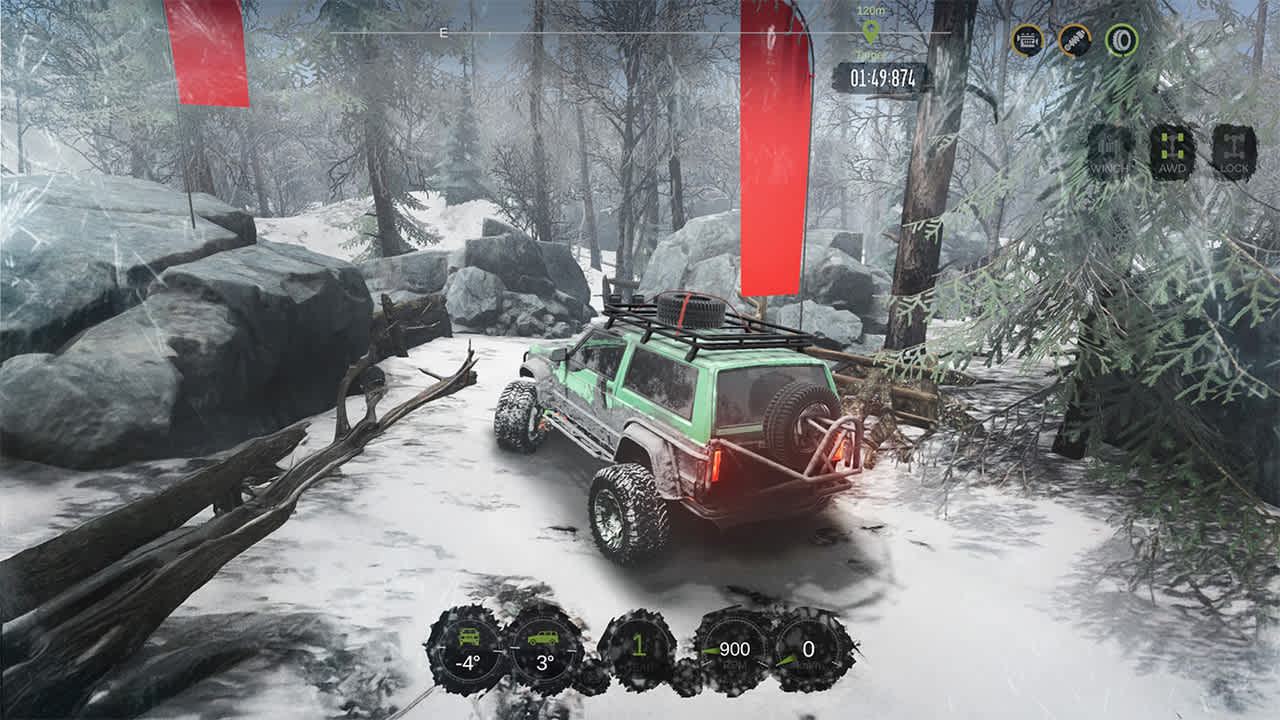
Task: Expand the compass heading bar
Action: point(640,33)
